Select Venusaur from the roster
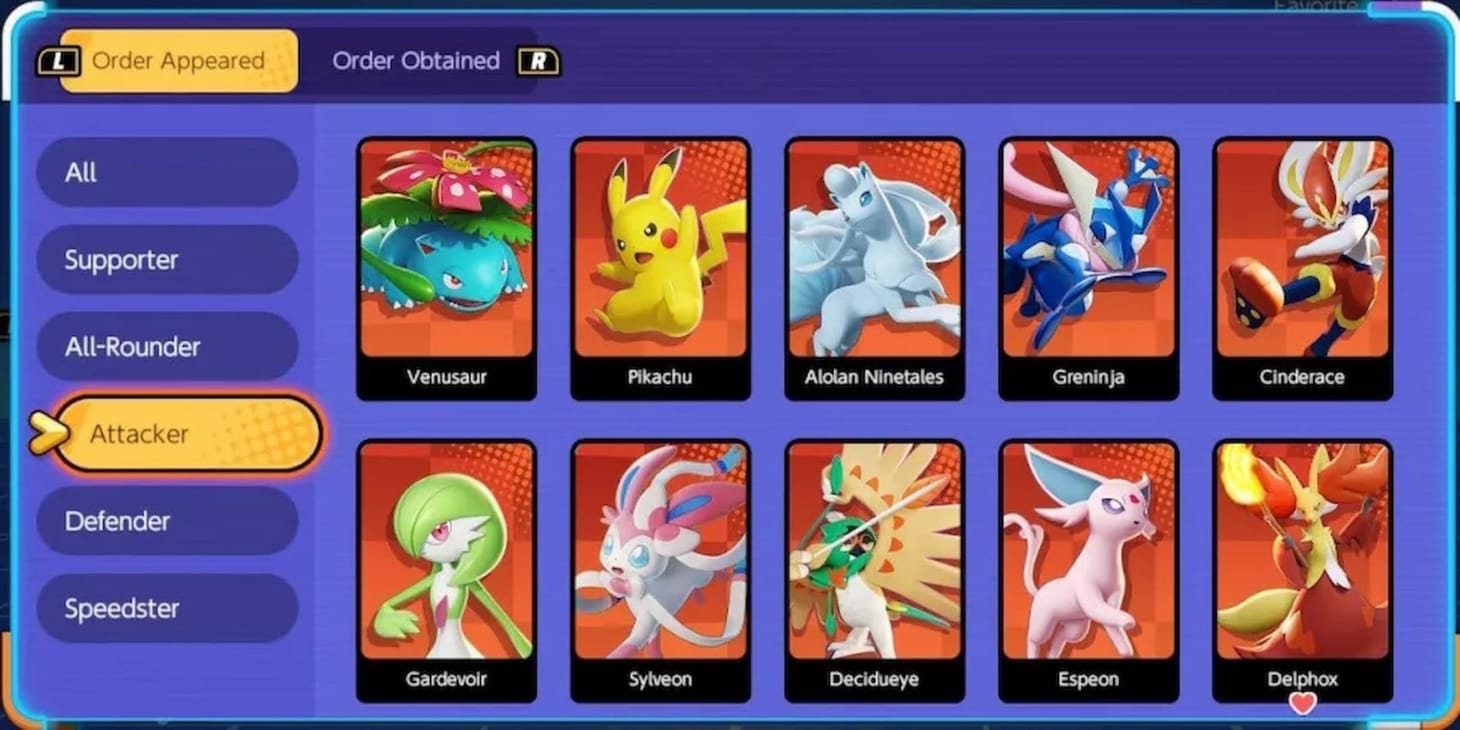Viewport: 1460px width, 730px height. click(446, 260)
